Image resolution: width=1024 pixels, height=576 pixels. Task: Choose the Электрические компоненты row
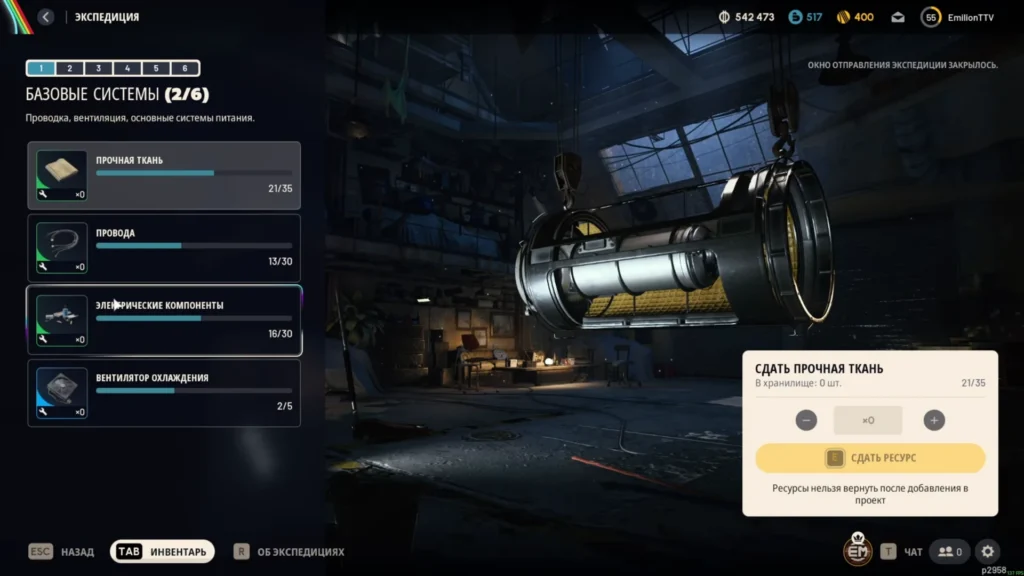(164, 320)
